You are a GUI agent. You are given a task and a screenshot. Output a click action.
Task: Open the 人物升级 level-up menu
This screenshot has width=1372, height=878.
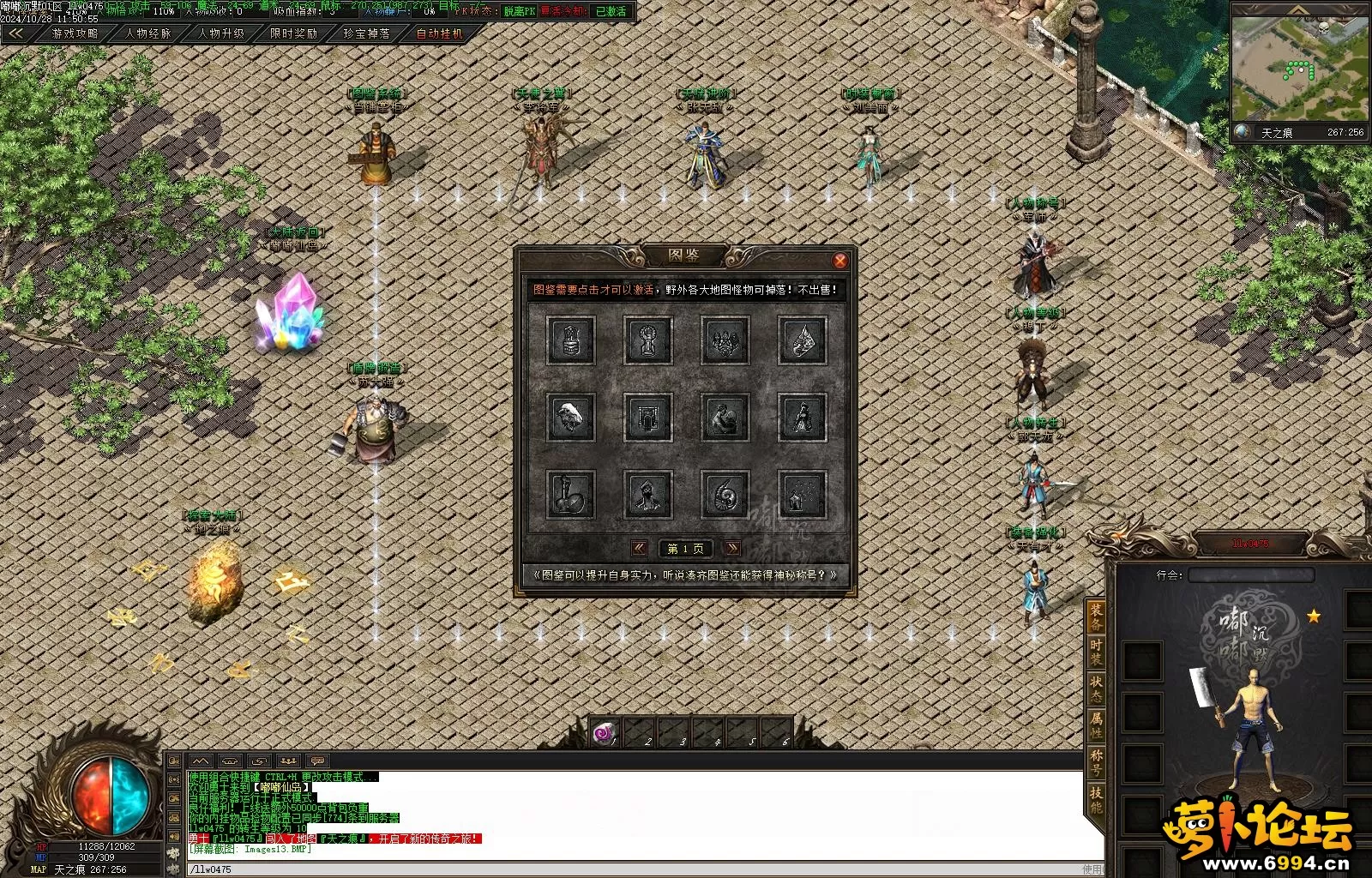221,33
